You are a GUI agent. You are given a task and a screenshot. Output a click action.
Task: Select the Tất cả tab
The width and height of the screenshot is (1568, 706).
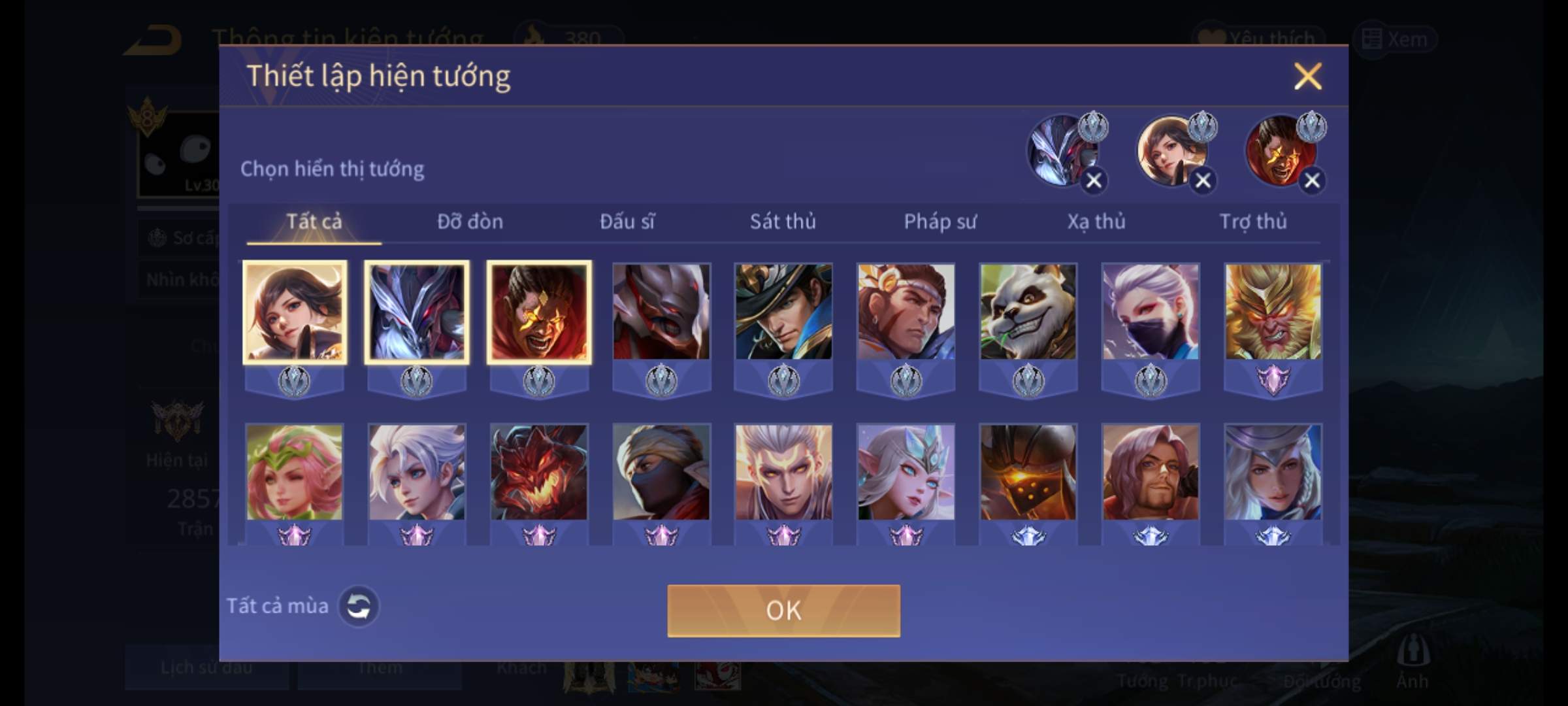pos(314,222)
